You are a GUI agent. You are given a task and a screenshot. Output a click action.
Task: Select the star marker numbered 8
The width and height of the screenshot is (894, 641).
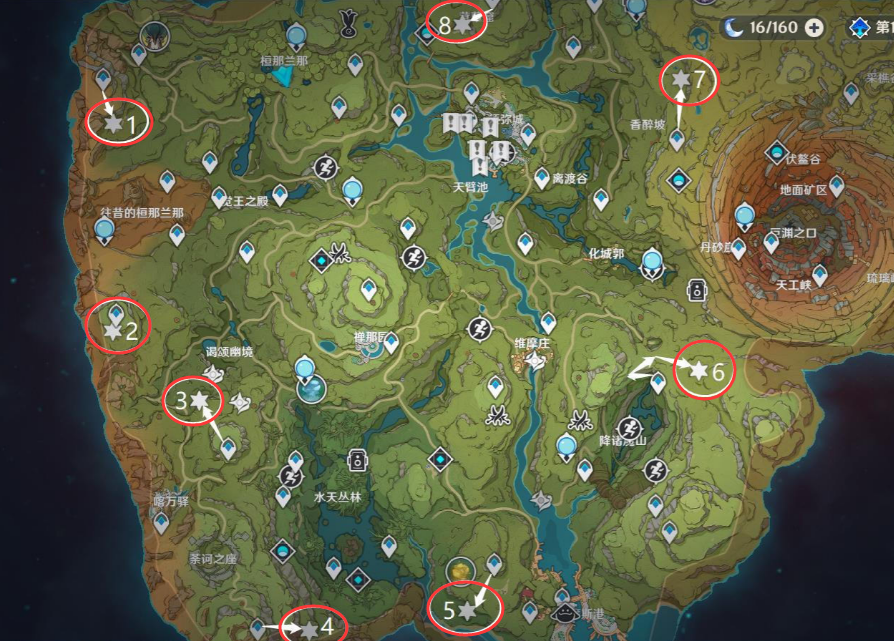[461, 24]
